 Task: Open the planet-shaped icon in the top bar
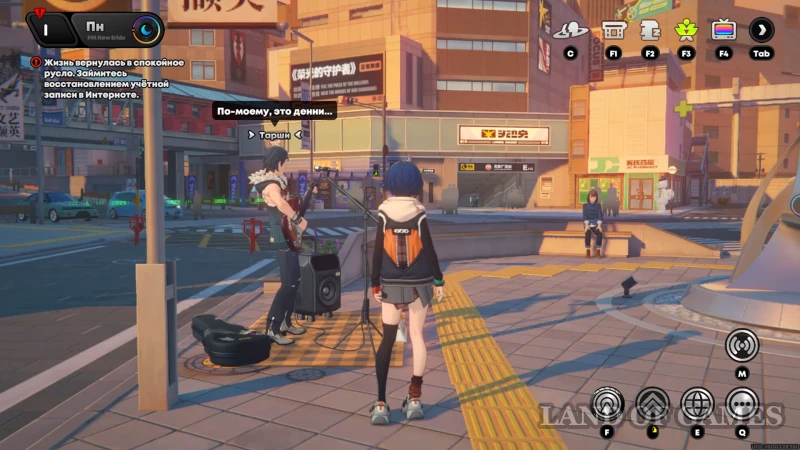(x=570, y=30)
